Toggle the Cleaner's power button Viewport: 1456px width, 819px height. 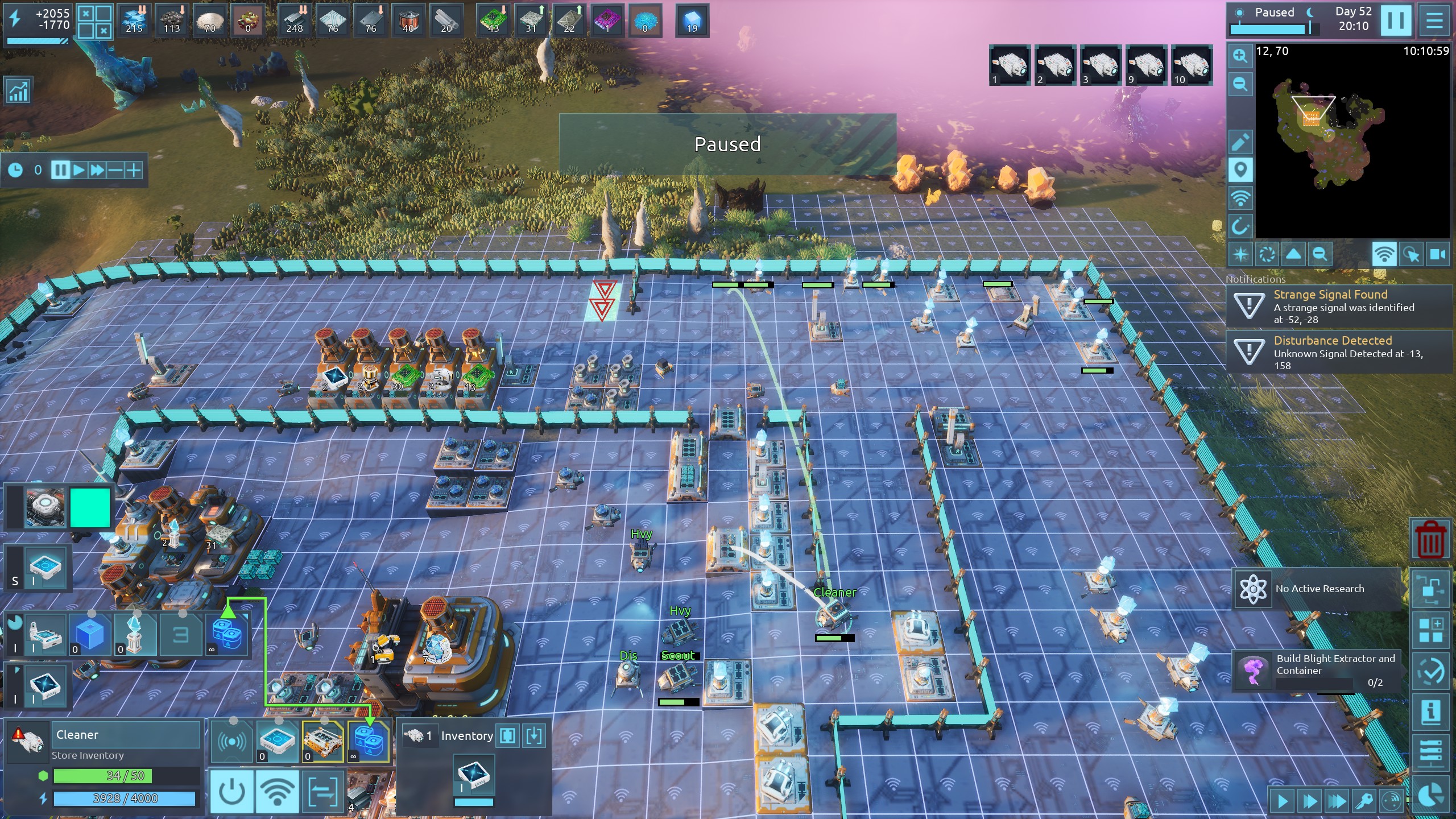232,791
